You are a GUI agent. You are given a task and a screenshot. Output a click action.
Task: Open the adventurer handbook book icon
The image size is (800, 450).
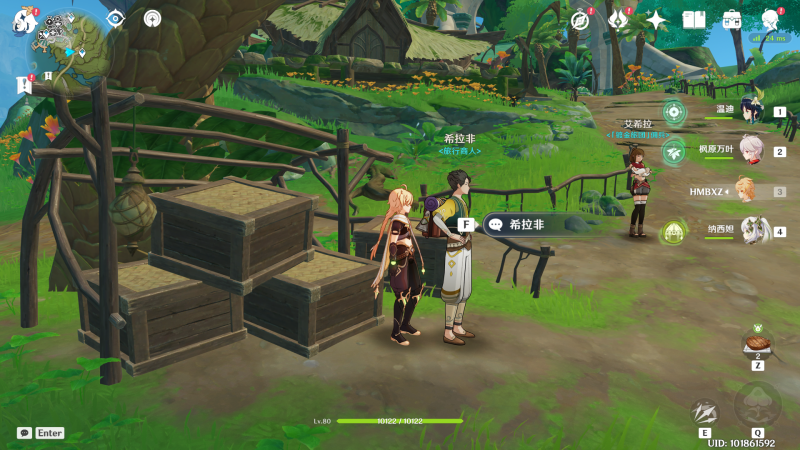click(694, 19)
